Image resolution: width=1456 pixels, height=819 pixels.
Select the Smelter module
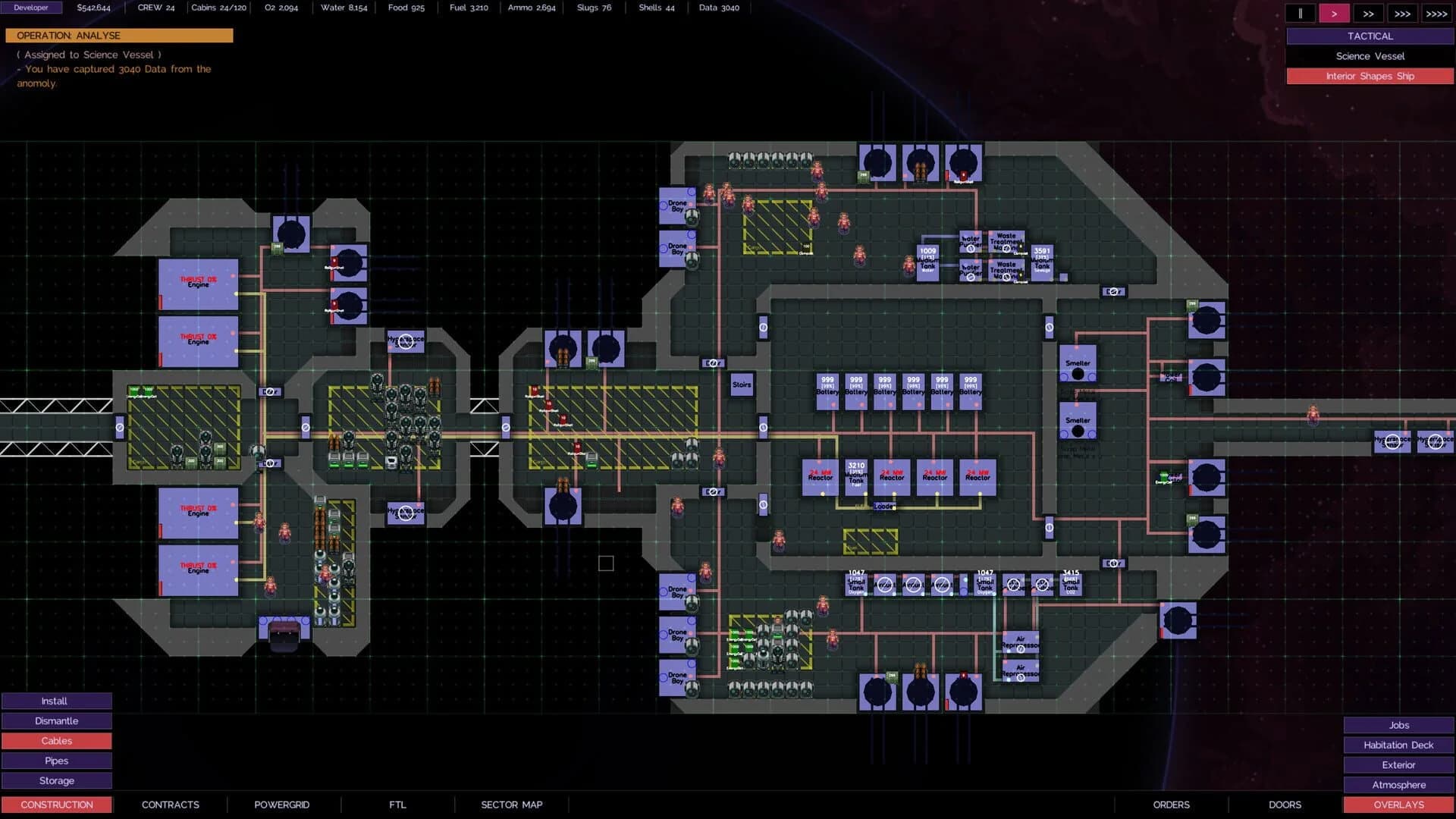[1078, 362]
